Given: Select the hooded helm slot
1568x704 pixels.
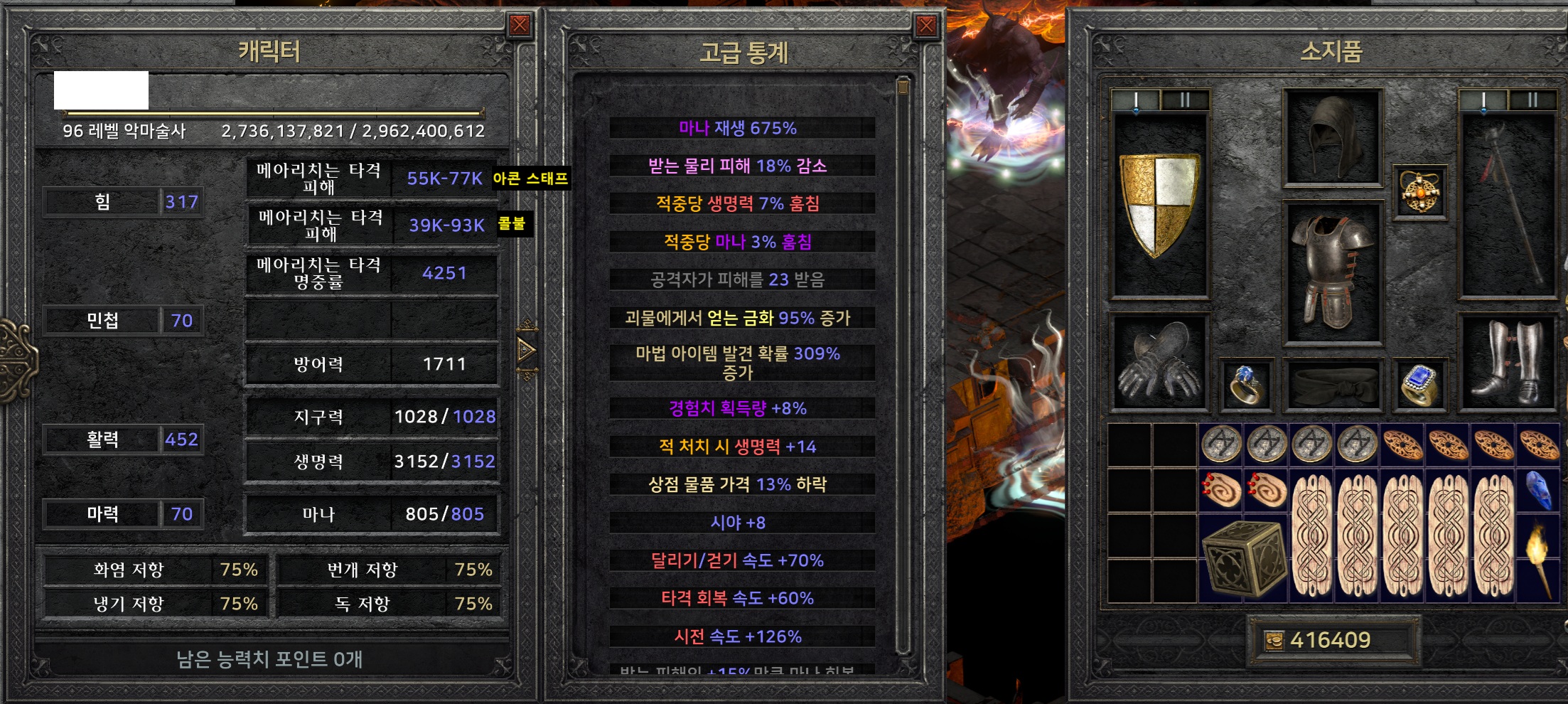Looking at the screenshot, I should point(1333,138).
